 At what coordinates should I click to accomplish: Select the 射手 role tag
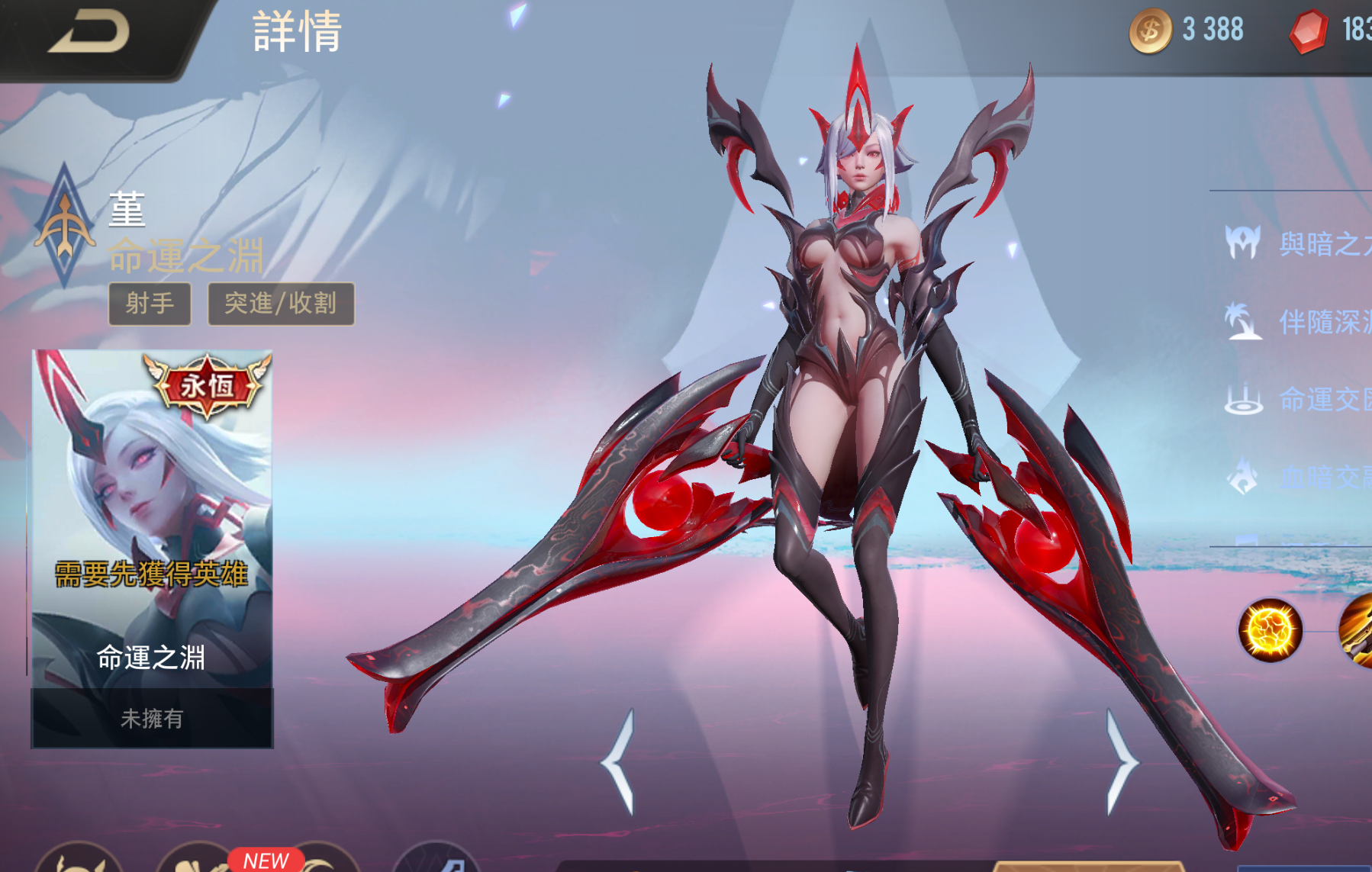click(150, 302)
